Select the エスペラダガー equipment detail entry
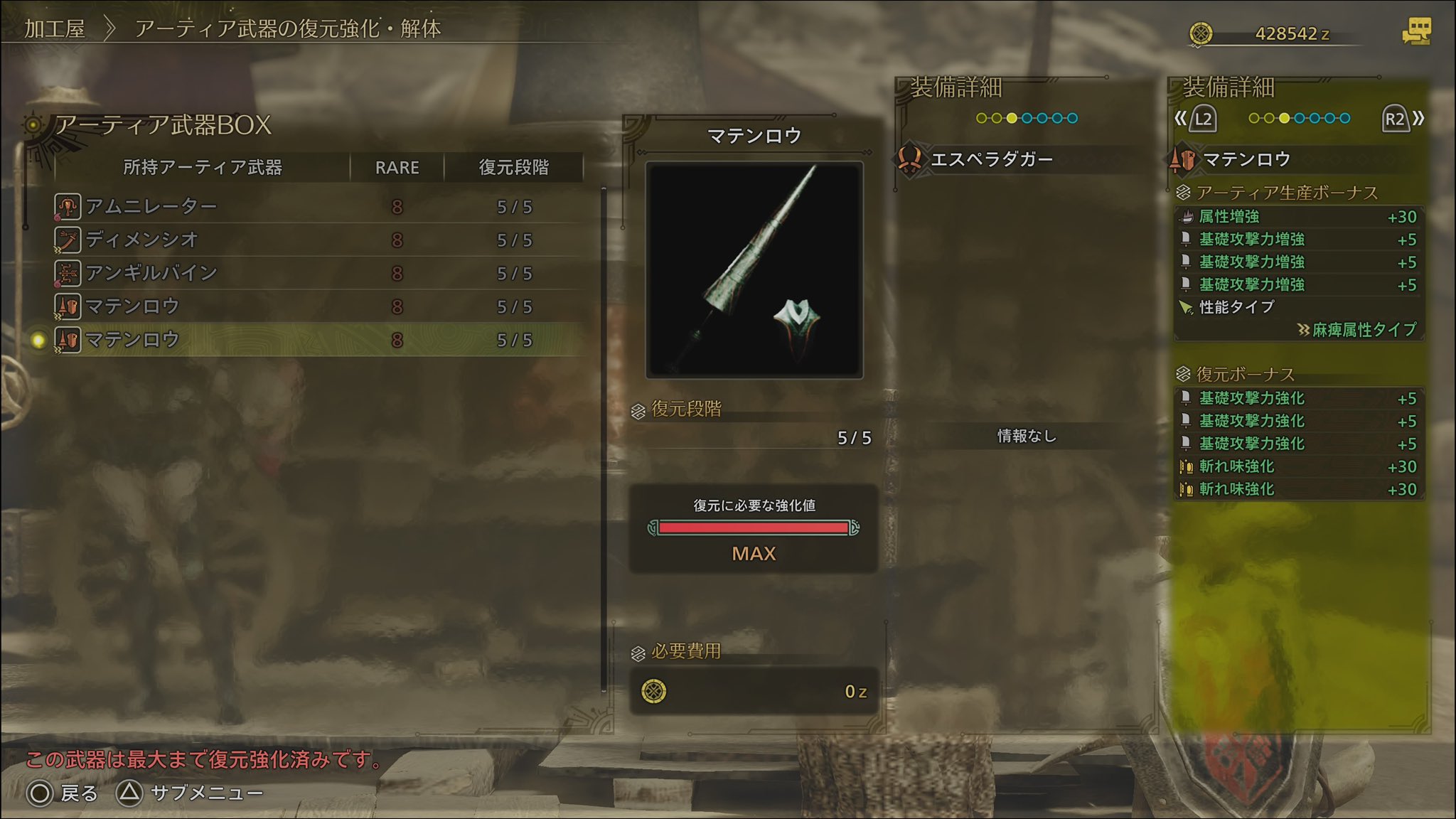1456x819 pixels. (x=991, y=159)
